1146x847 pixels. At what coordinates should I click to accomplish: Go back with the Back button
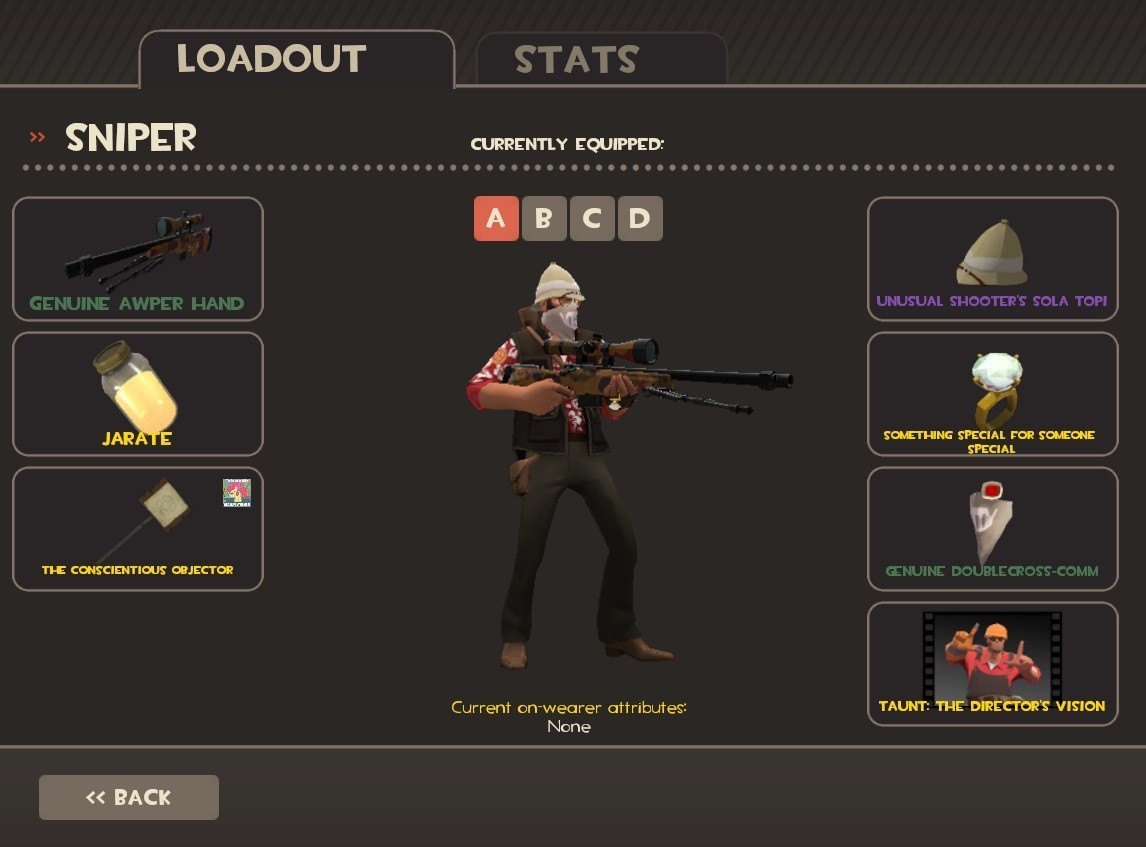point(129,797)
